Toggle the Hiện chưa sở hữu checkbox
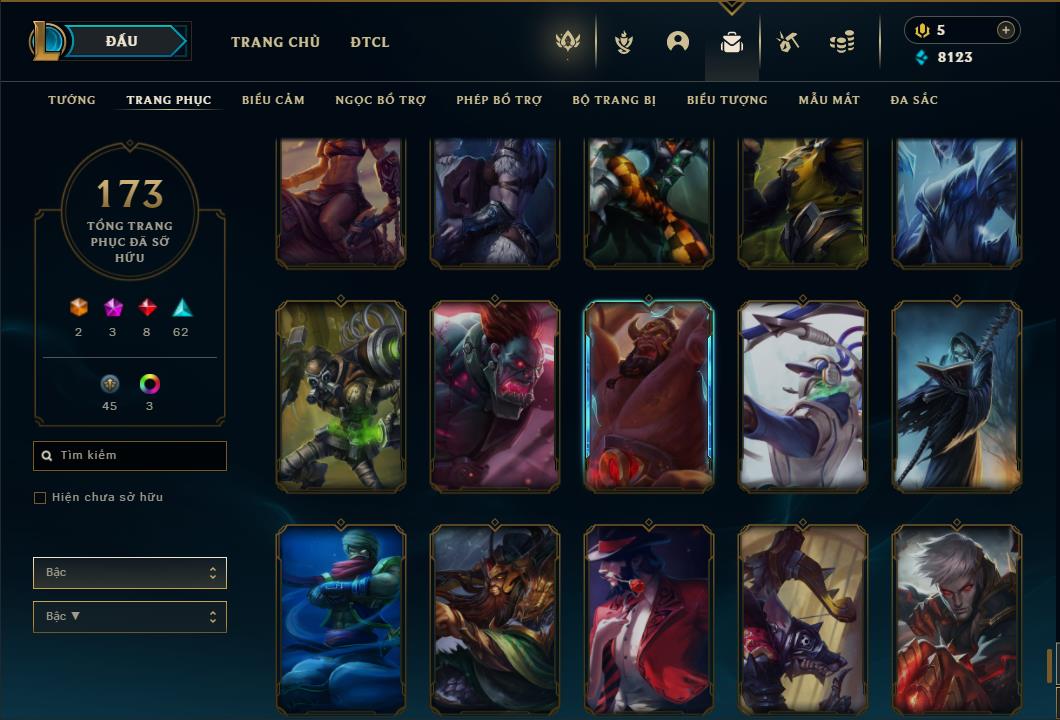1060x720 pixels. pyautogui.click(x=40, y=498)
